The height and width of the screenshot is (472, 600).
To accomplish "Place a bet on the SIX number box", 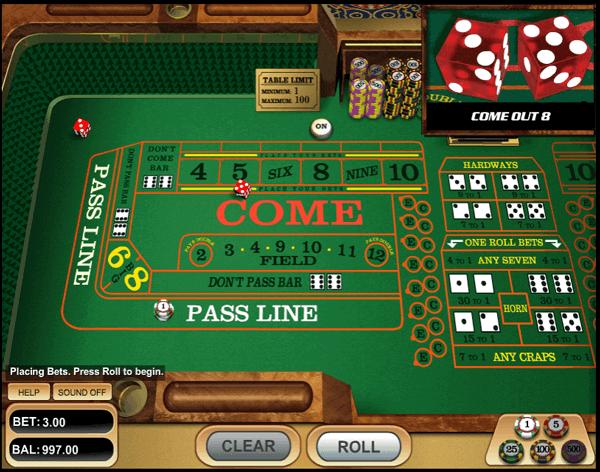I will (x=277, y=172).
